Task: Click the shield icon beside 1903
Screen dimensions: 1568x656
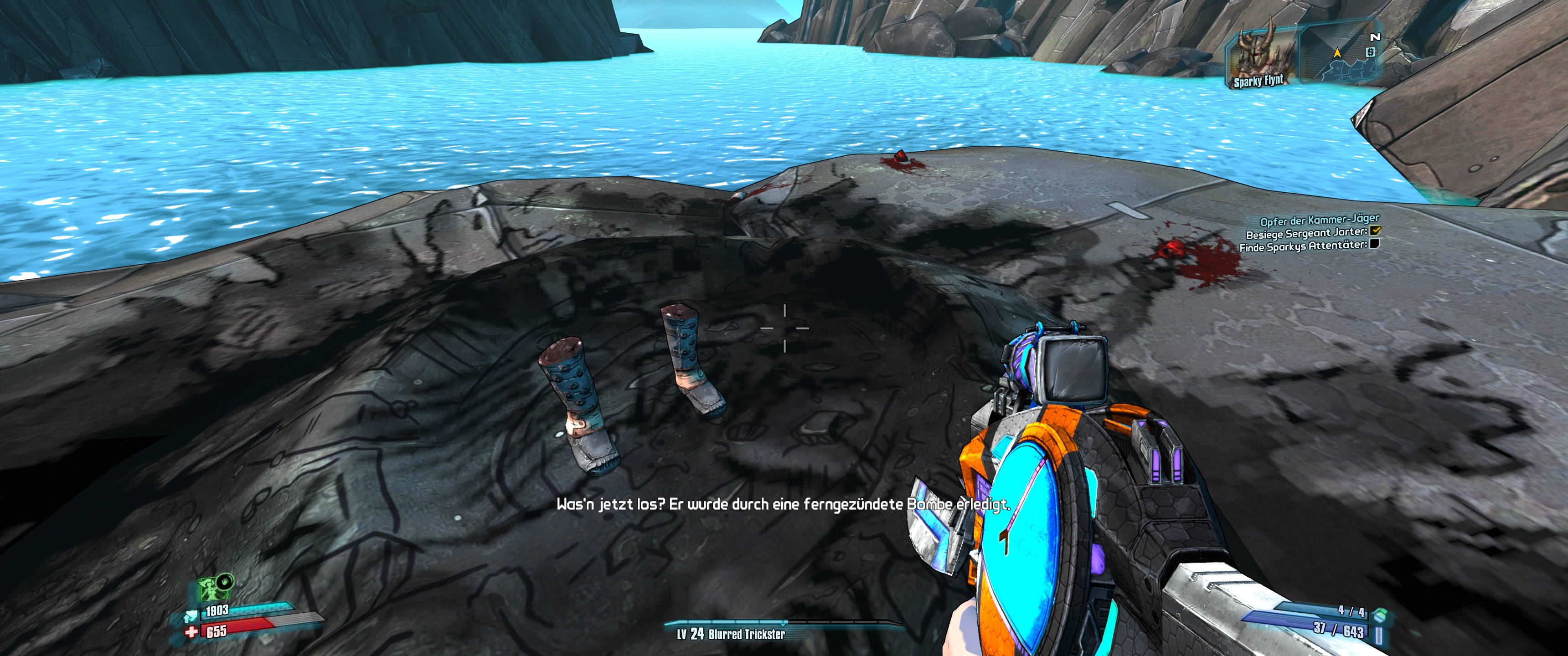Action: tap(191, 616)
